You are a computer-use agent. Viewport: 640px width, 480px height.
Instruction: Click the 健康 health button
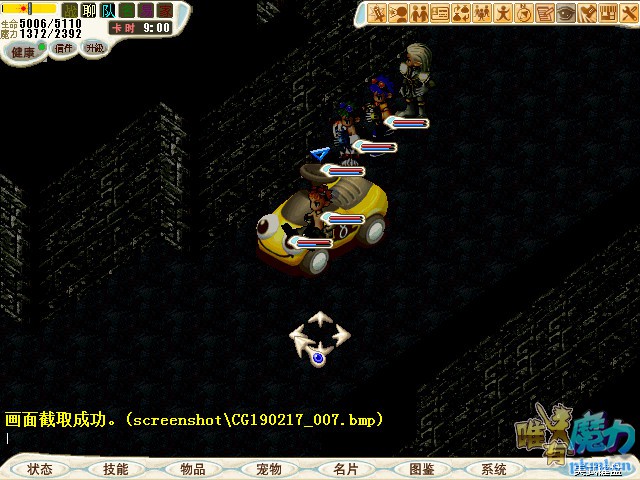24,50
